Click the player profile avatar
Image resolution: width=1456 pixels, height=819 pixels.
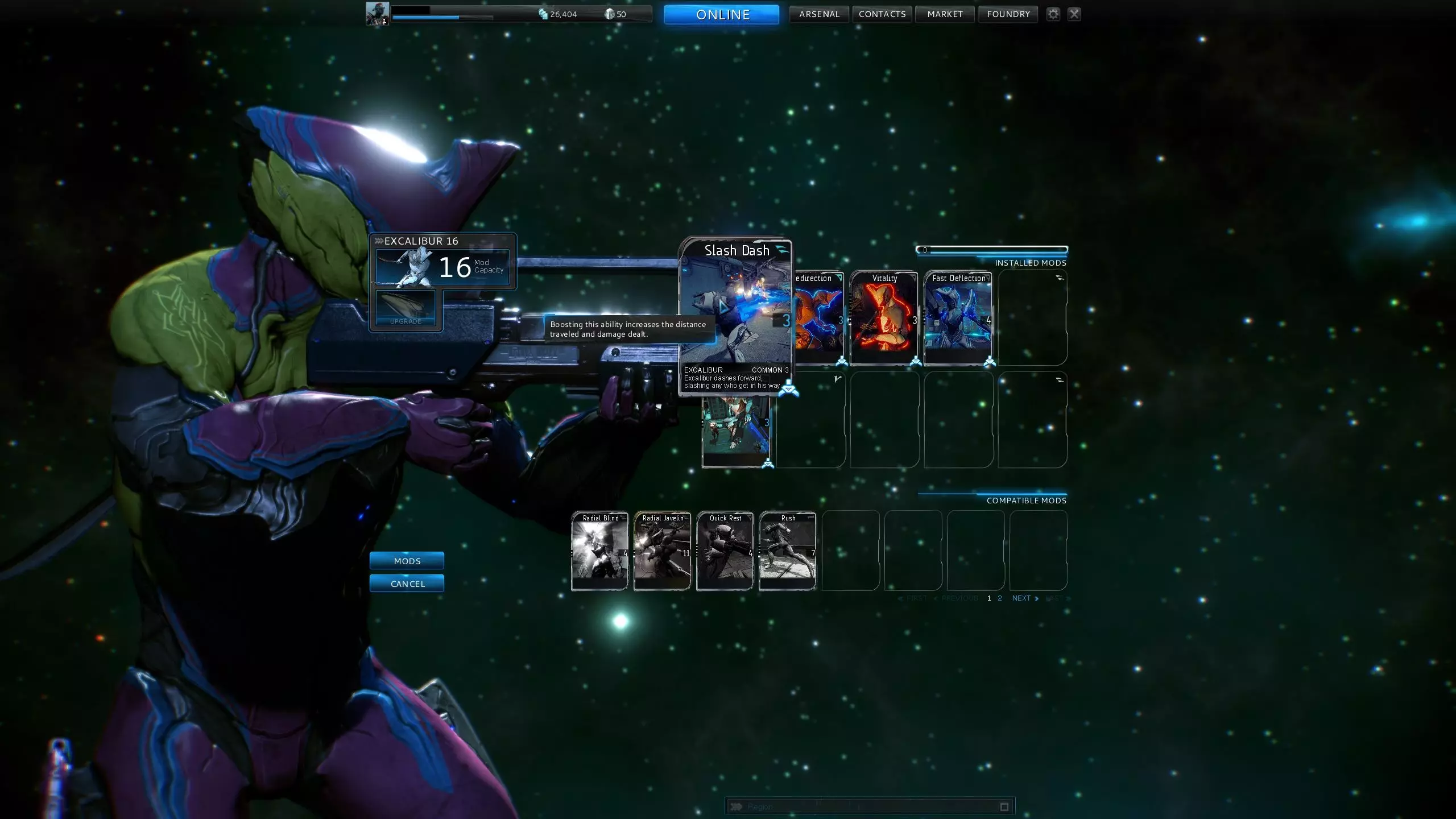coord(378,14)
